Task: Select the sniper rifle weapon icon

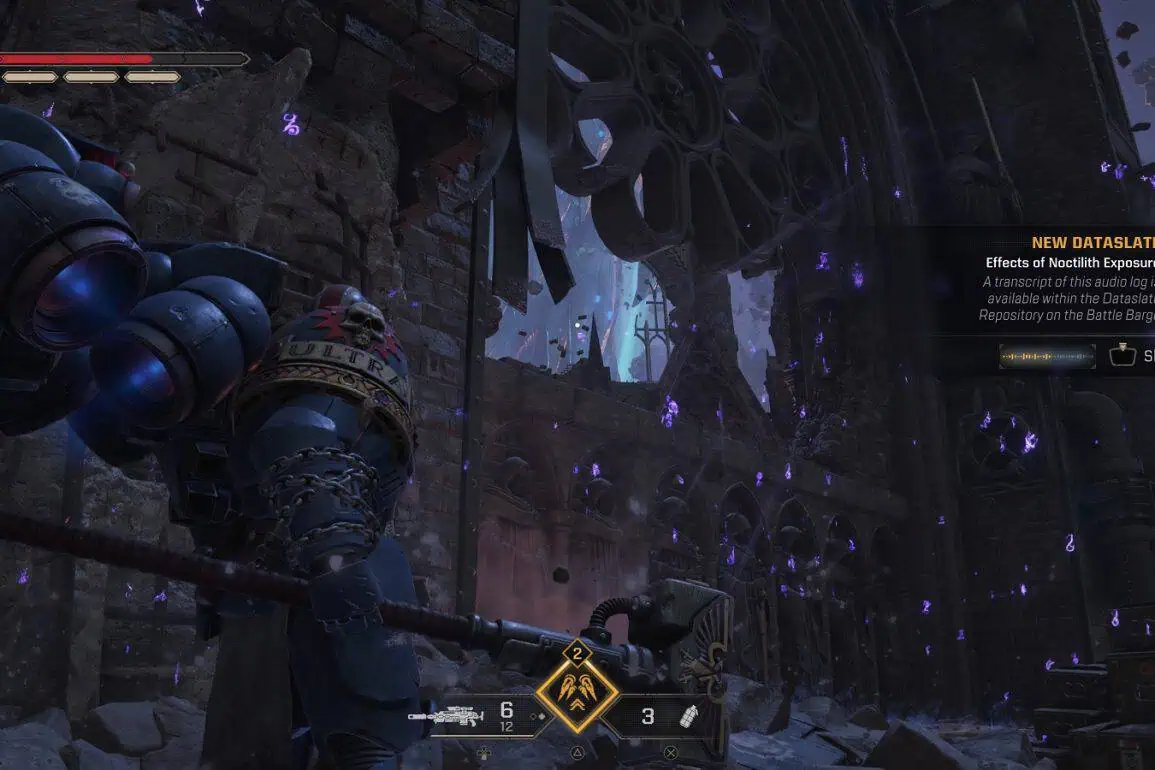Action: (x=445, y=715)
